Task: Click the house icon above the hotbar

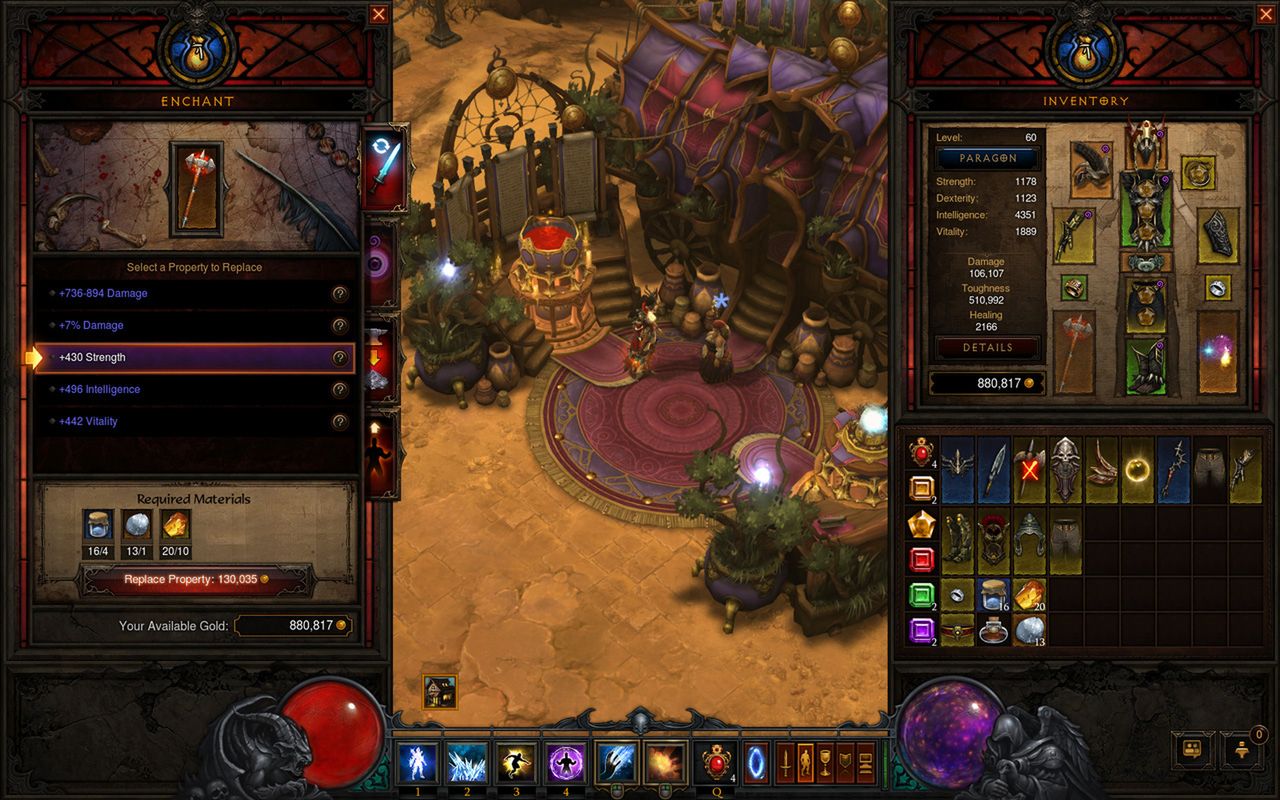Action: 440,691
